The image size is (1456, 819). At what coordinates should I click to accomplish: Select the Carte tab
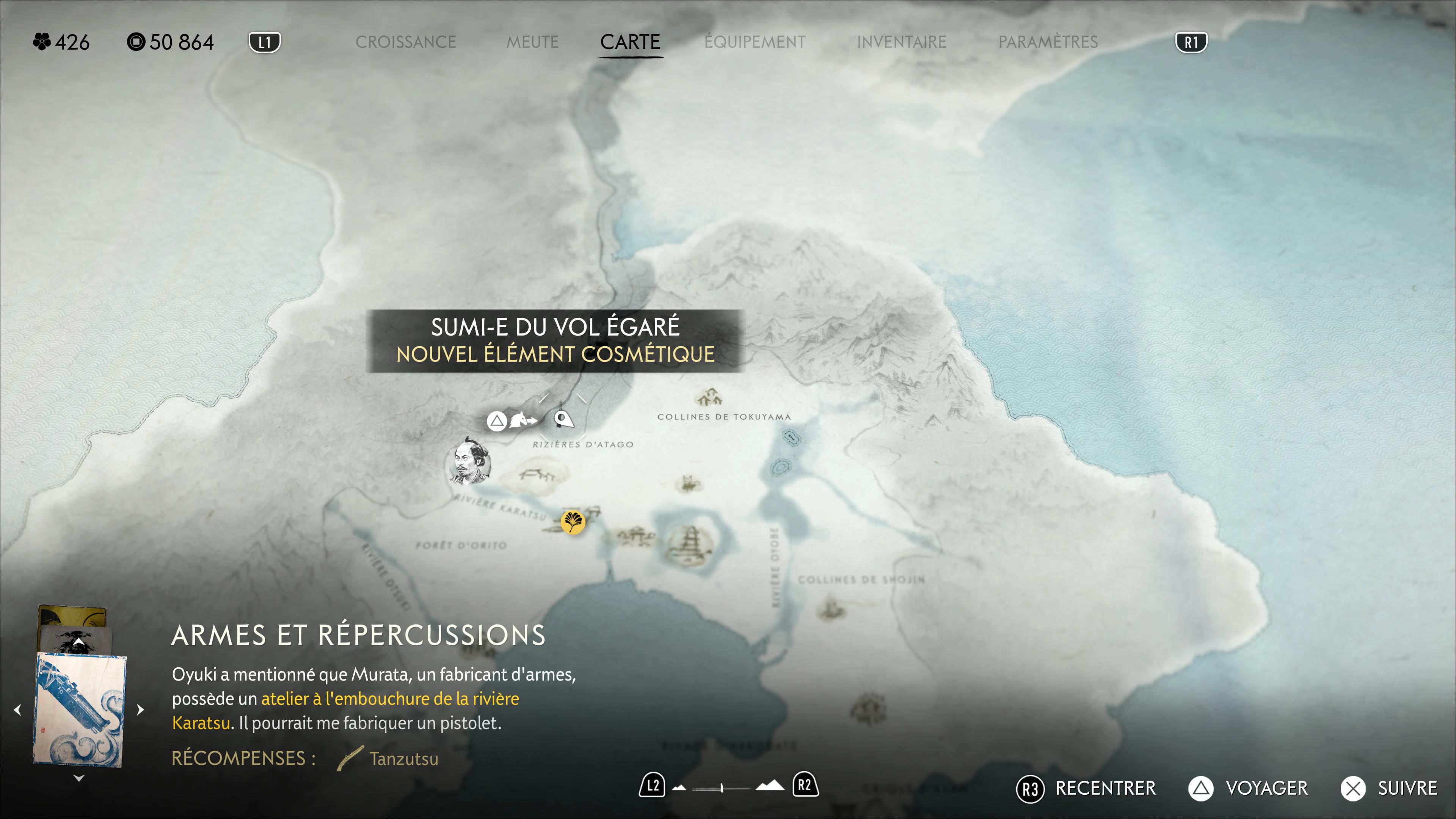630,42
